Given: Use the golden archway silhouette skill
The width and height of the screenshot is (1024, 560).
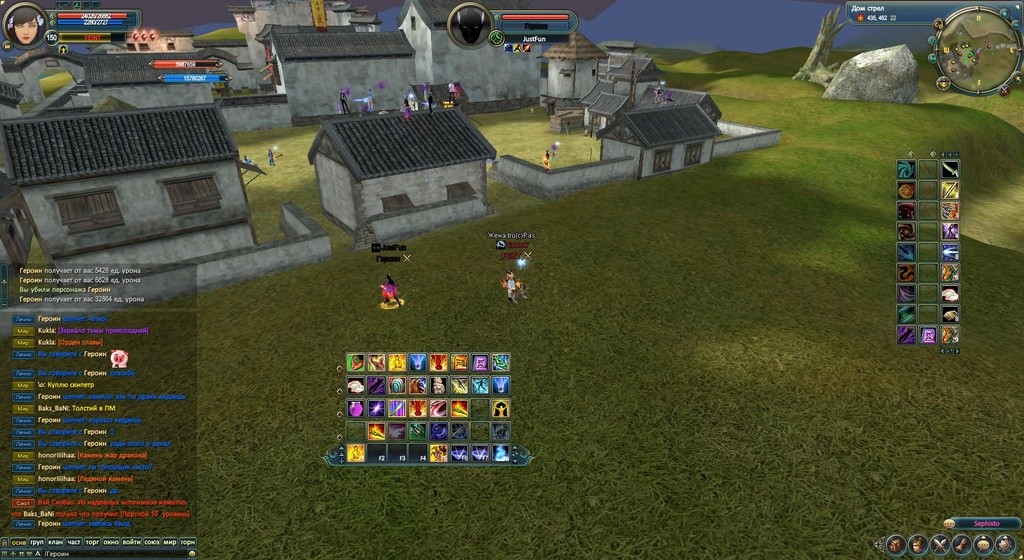Looking at the screenshot, I should [500, 408].
